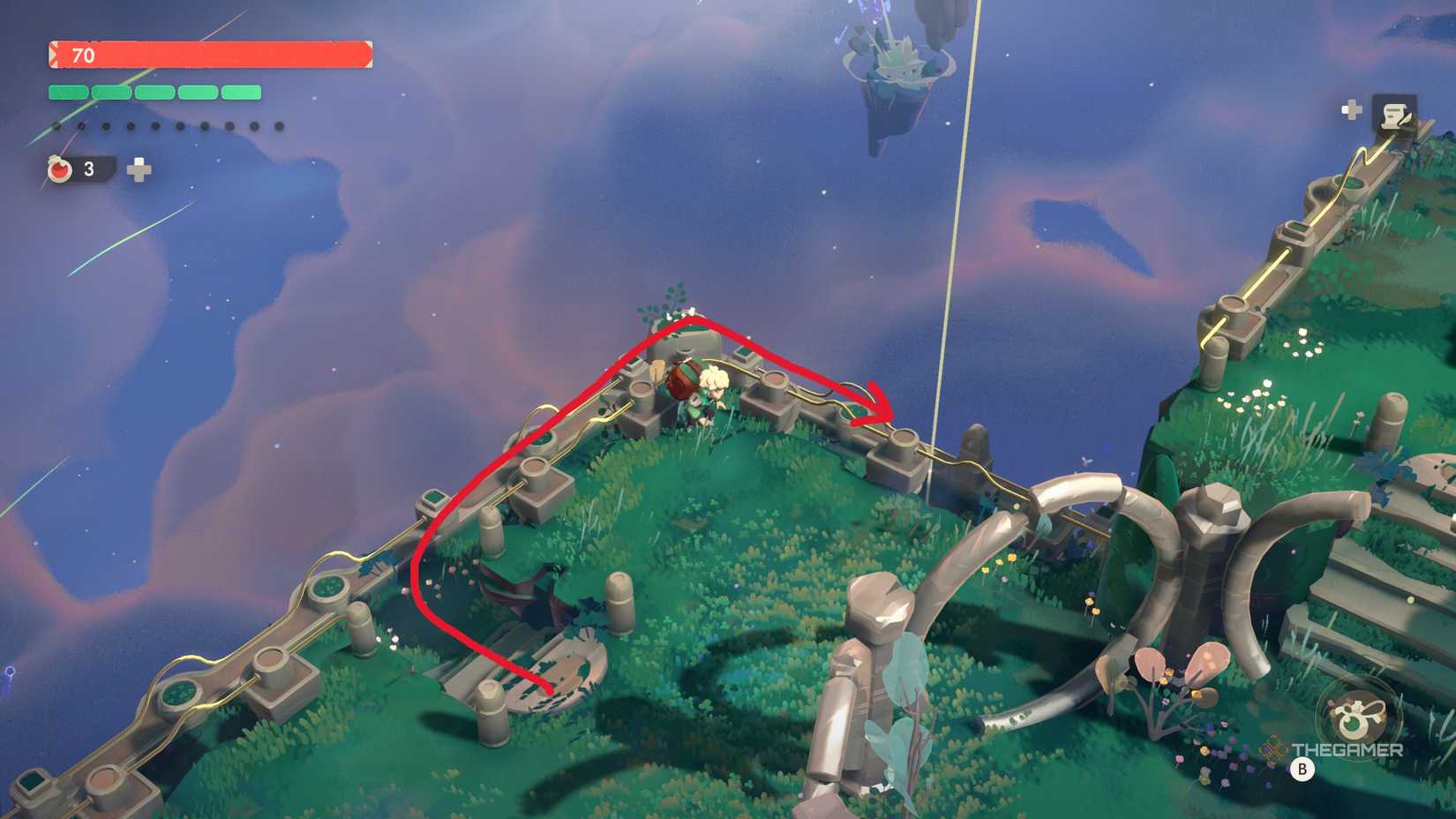Click the small plus icon near the scroll
Image resolution: width=1456 pixels, height=819 pixels.
pos(1350,109)
